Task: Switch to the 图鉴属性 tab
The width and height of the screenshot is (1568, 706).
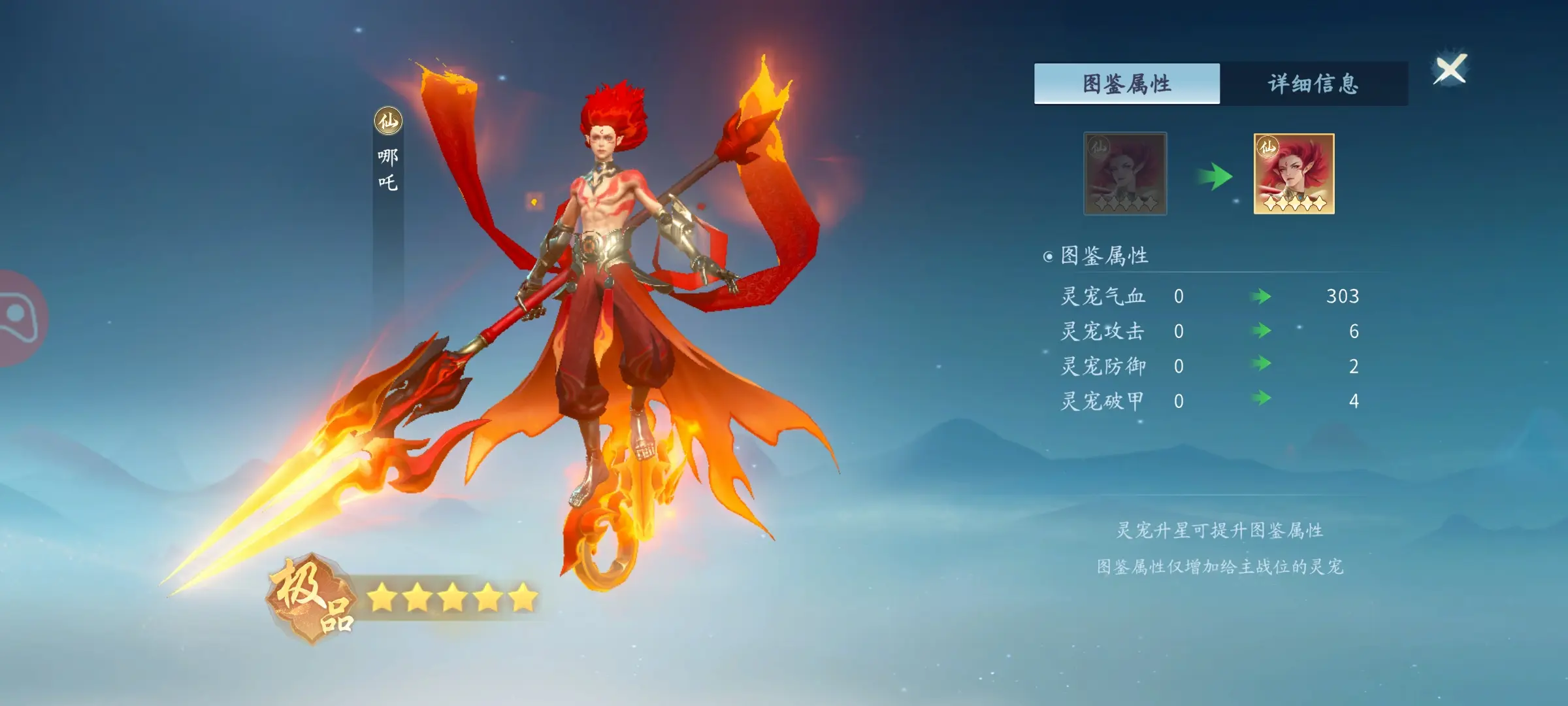Action: [x=1126, y=84]
